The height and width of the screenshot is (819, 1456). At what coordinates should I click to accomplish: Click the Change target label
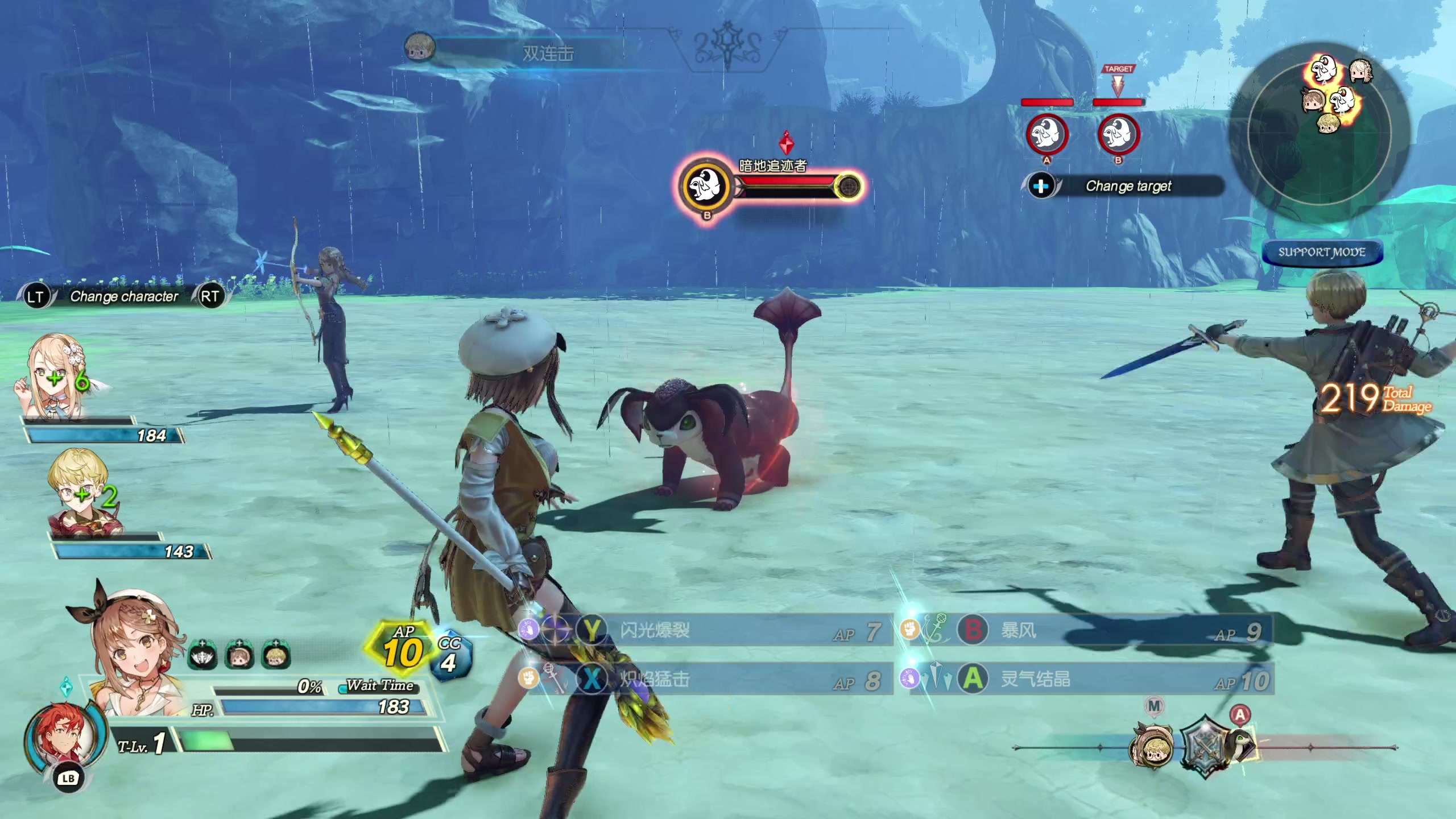1128,186
